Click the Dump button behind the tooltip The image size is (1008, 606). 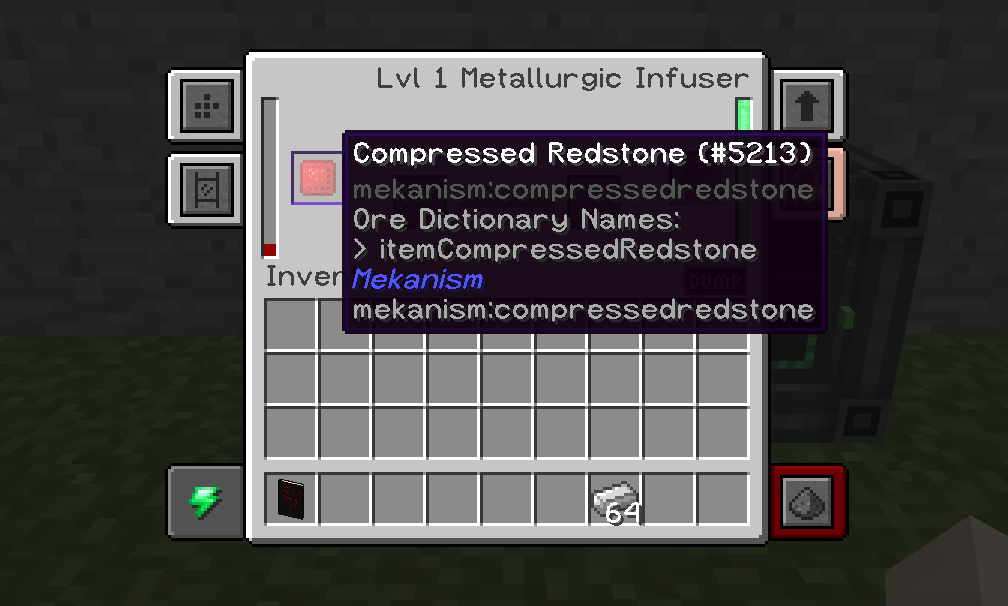(x=716, y=279)
